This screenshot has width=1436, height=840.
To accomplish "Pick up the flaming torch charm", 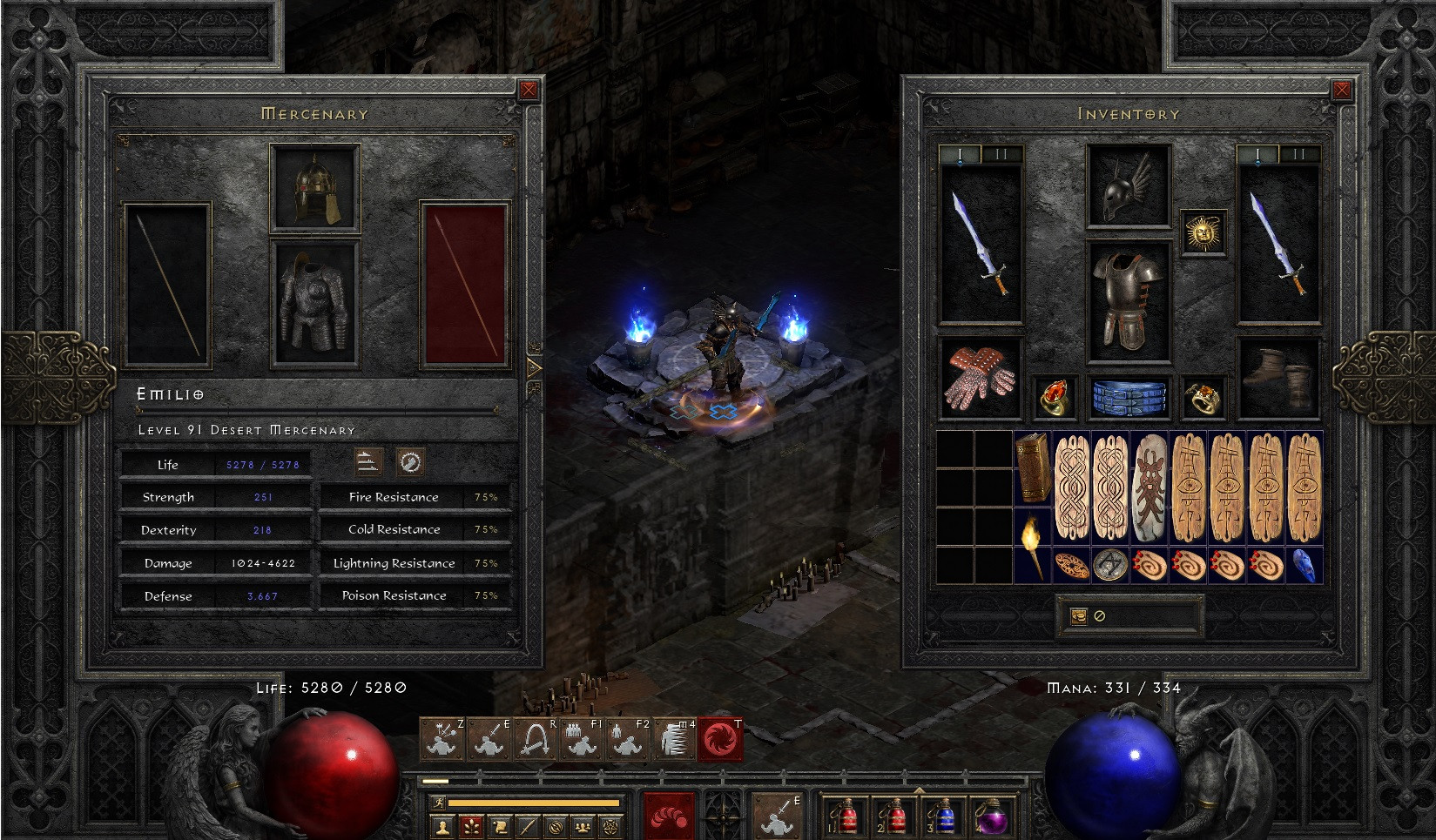I will point(1033,545).
